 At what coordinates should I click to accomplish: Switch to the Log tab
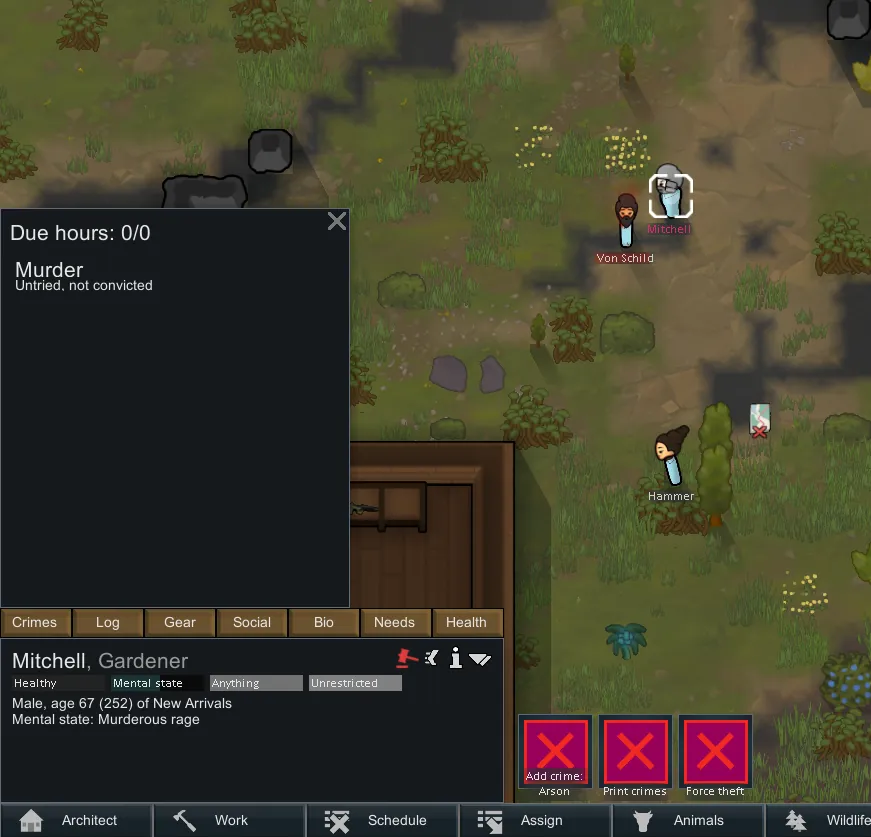coord(108,622)
